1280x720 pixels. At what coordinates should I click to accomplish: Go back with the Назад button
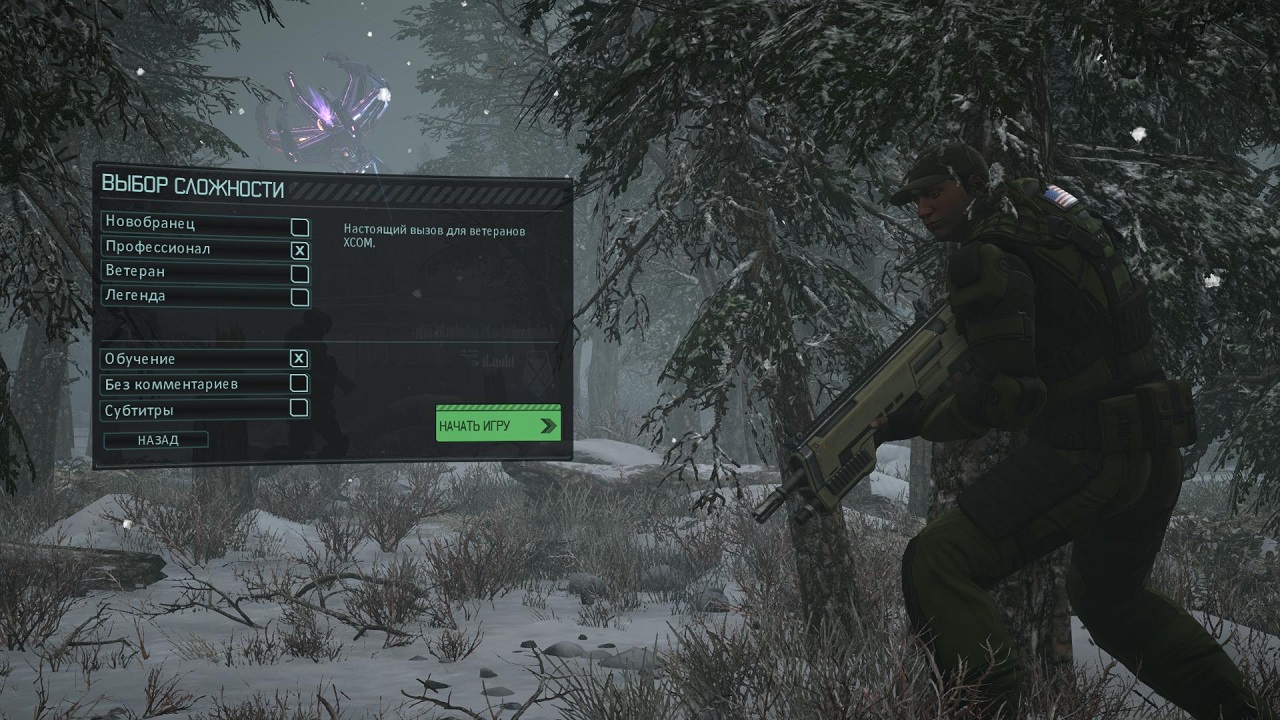pos(158,440)
